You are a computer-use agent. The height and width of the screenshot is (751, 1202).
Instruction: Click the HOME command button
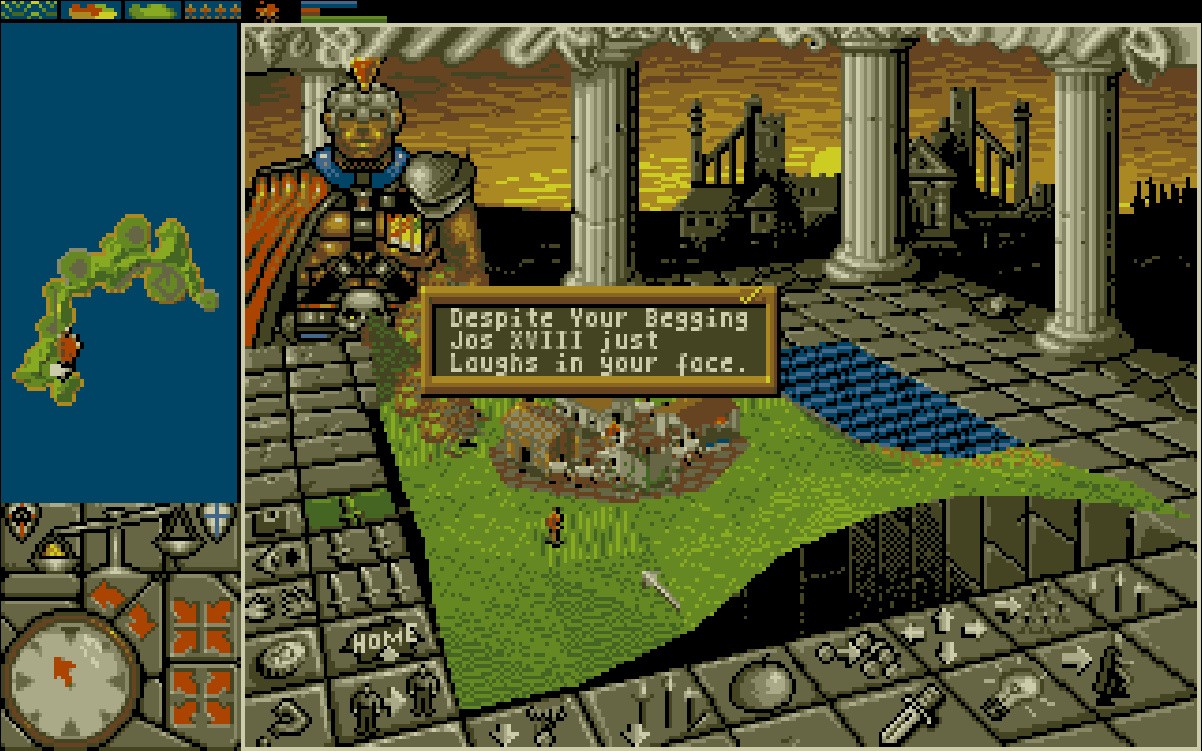click(x=386, y=639)
